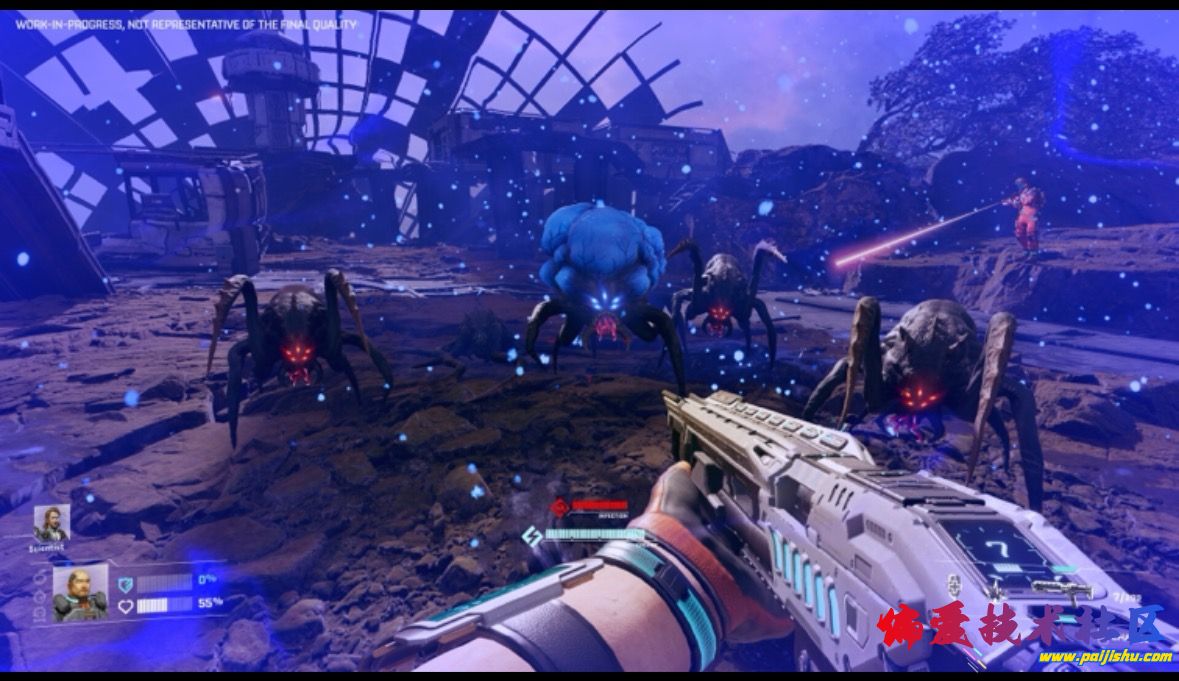Open the www.paijishu.com watermark link
Screen dimensions: 1179x681
1104,657
